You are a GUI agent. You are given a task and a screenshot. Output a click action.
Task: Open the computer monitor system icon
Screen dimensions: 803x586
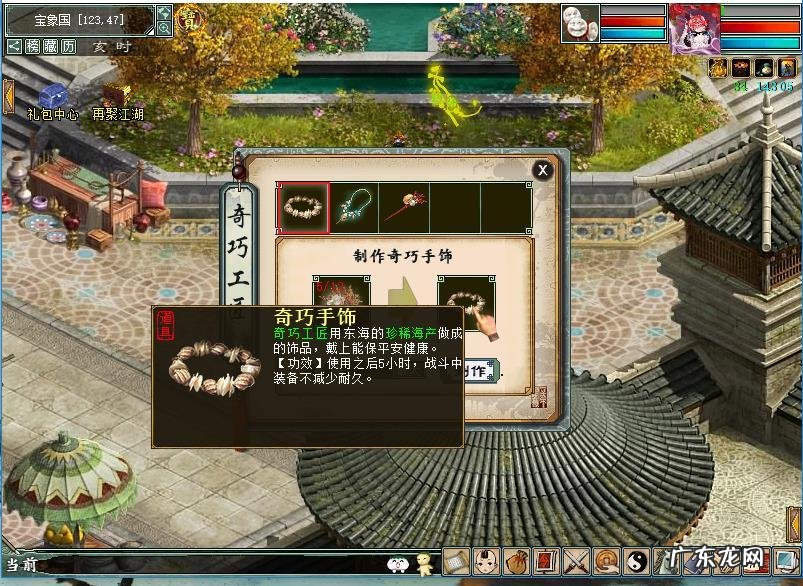(x=786, y=561)
